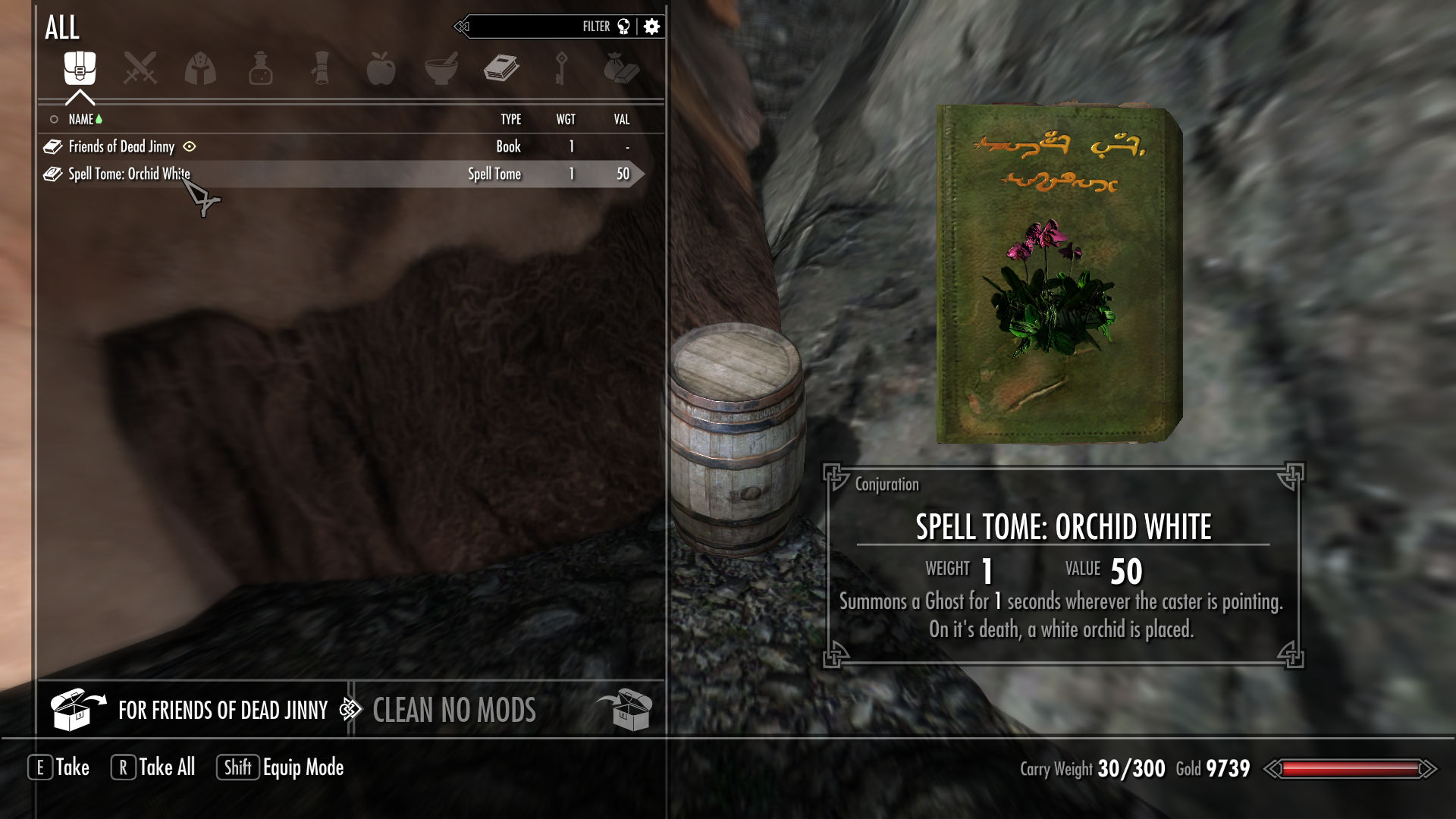Select Spell Tome: Orchid White row
The image size is (1456, 819).
coord(129,174)
